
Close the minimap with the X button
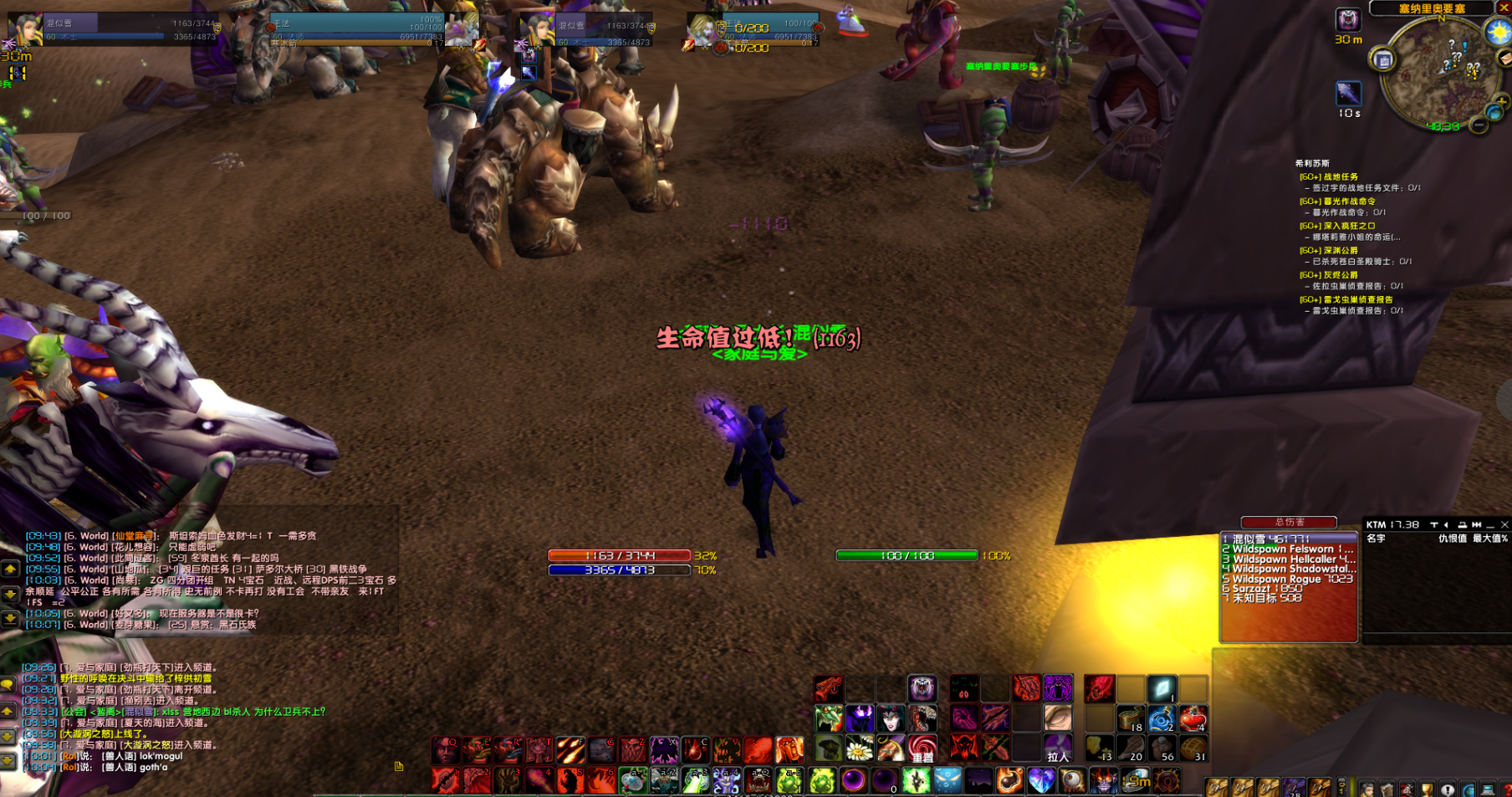(1503, 8)
